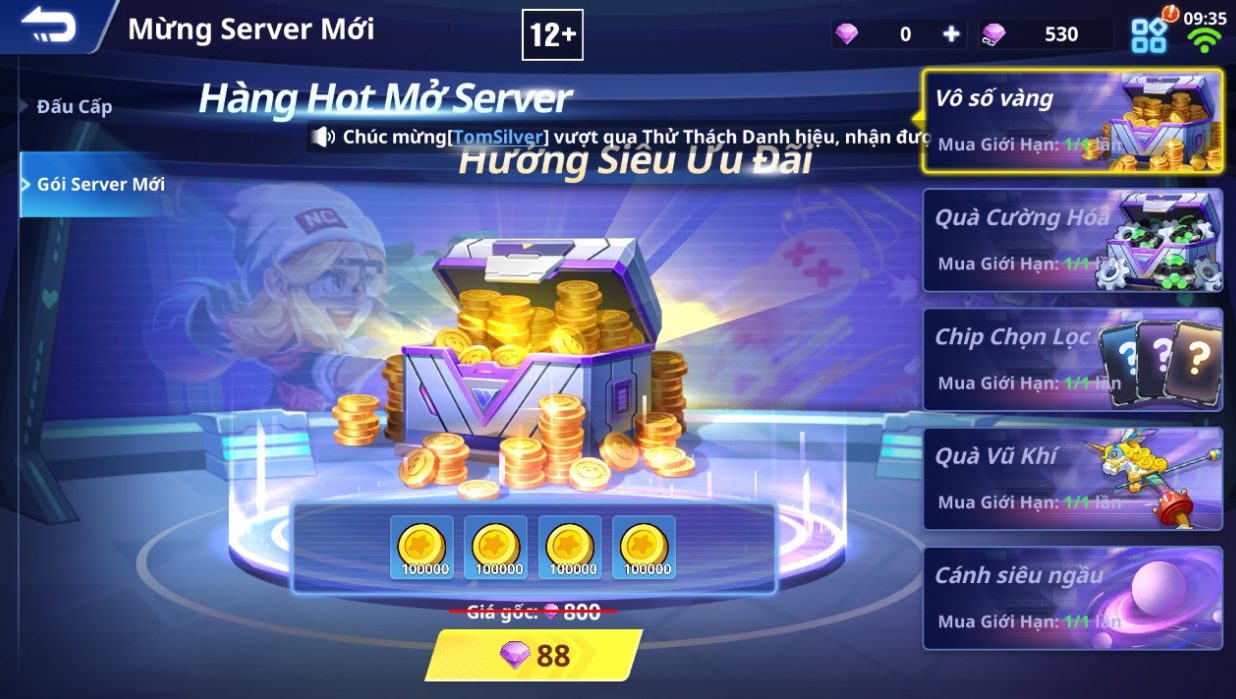Go back using the return arrow
Screen dimensions: 1236x699
(x=50, y=26)
